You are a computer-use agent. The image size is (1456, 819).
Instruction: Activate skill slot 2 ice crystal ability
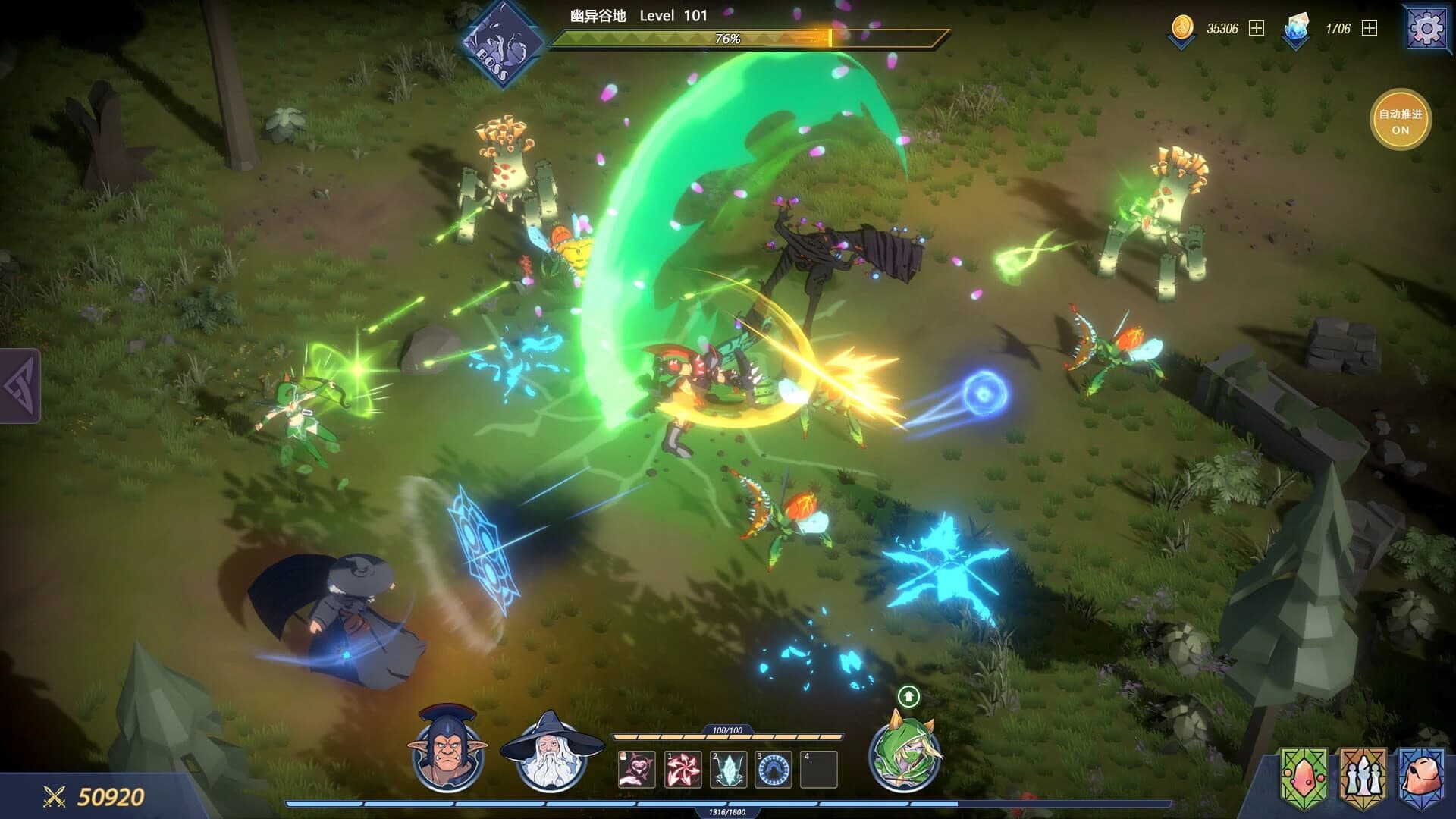(x=726, y=769)
